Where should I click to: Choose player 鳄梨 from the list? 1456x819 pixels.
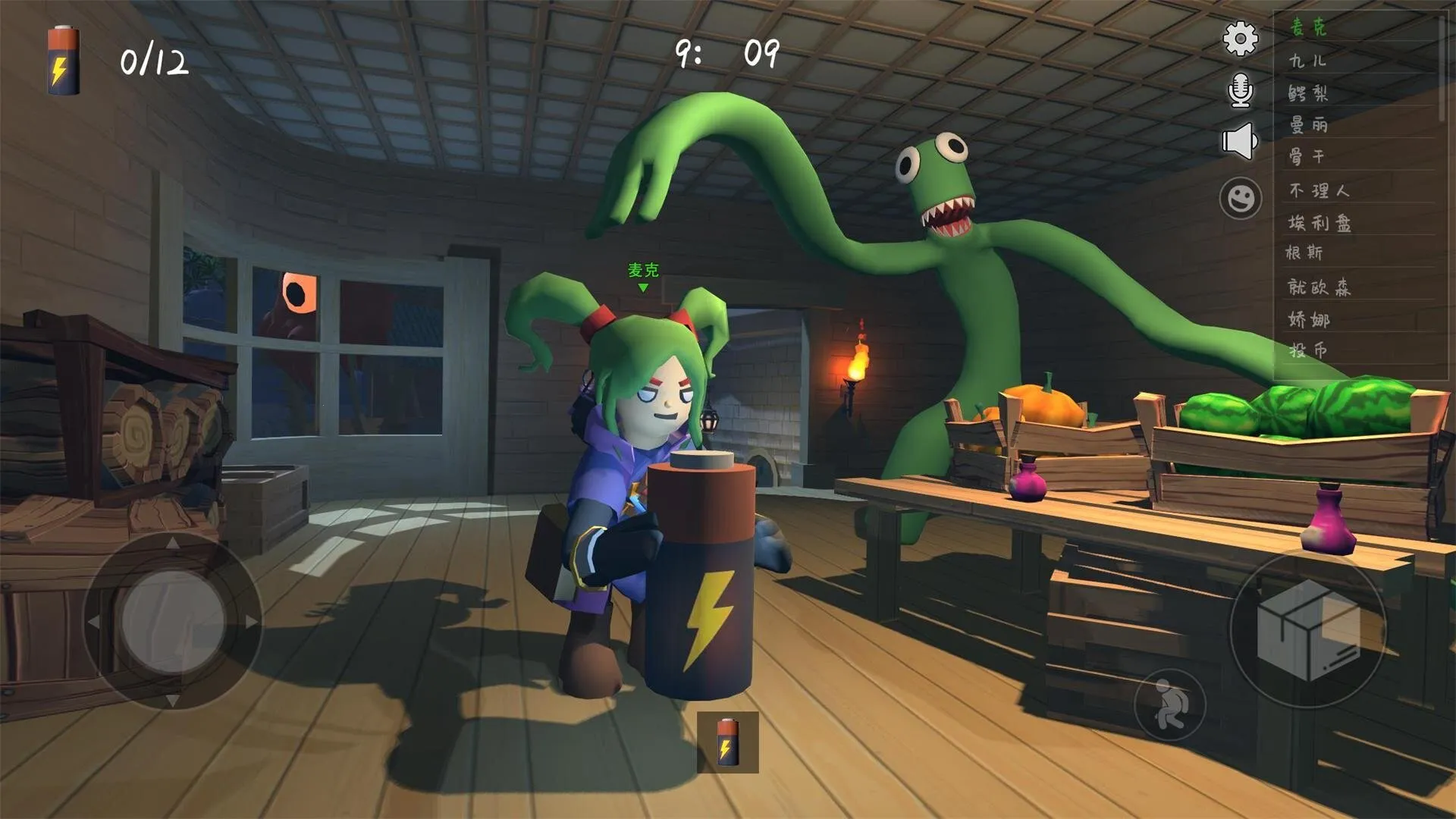[1308, 93]
